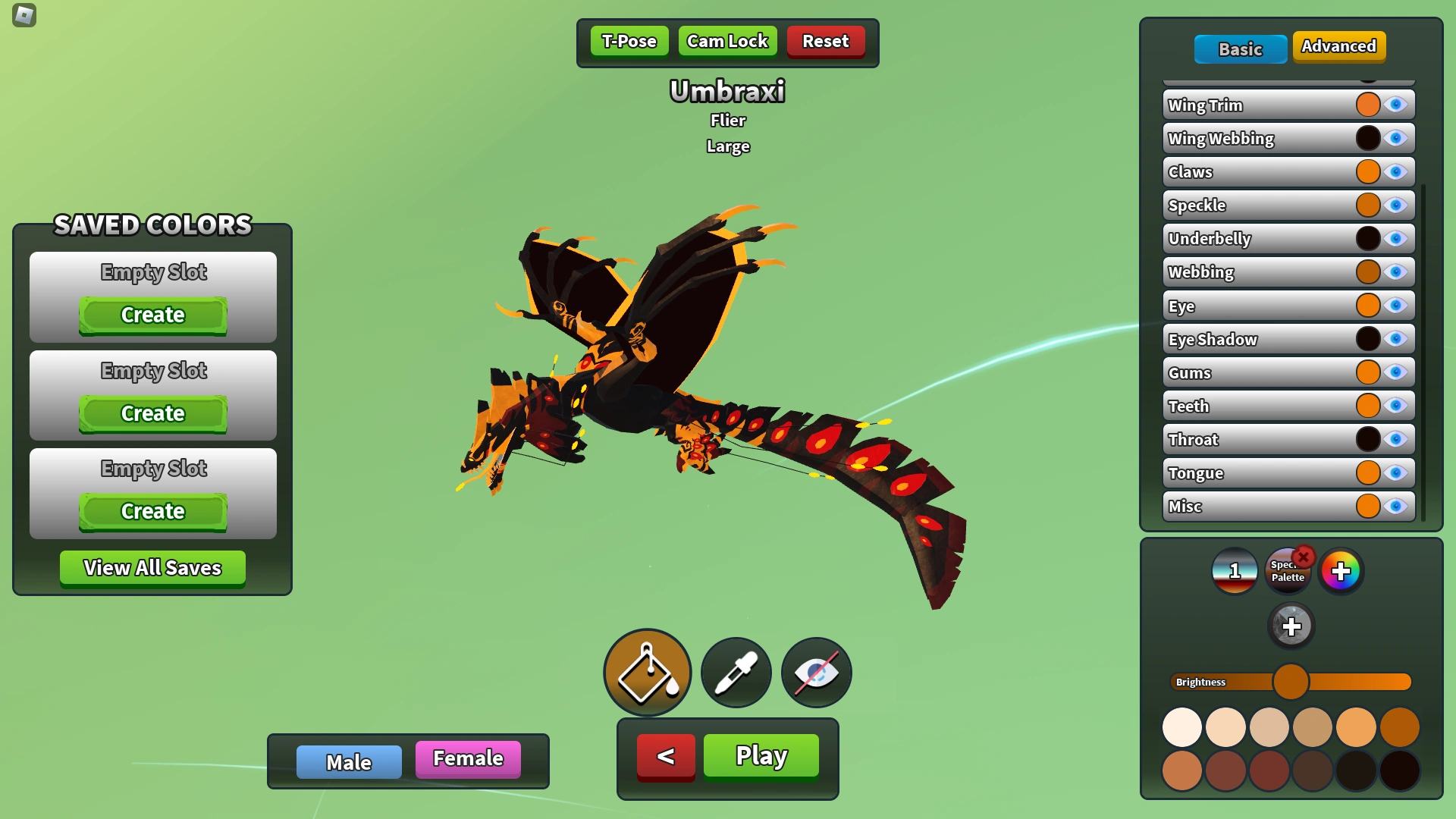Hide the UI with the crossed-eye icon
This screenshot has height=819, width=1456.
point(816,672)
